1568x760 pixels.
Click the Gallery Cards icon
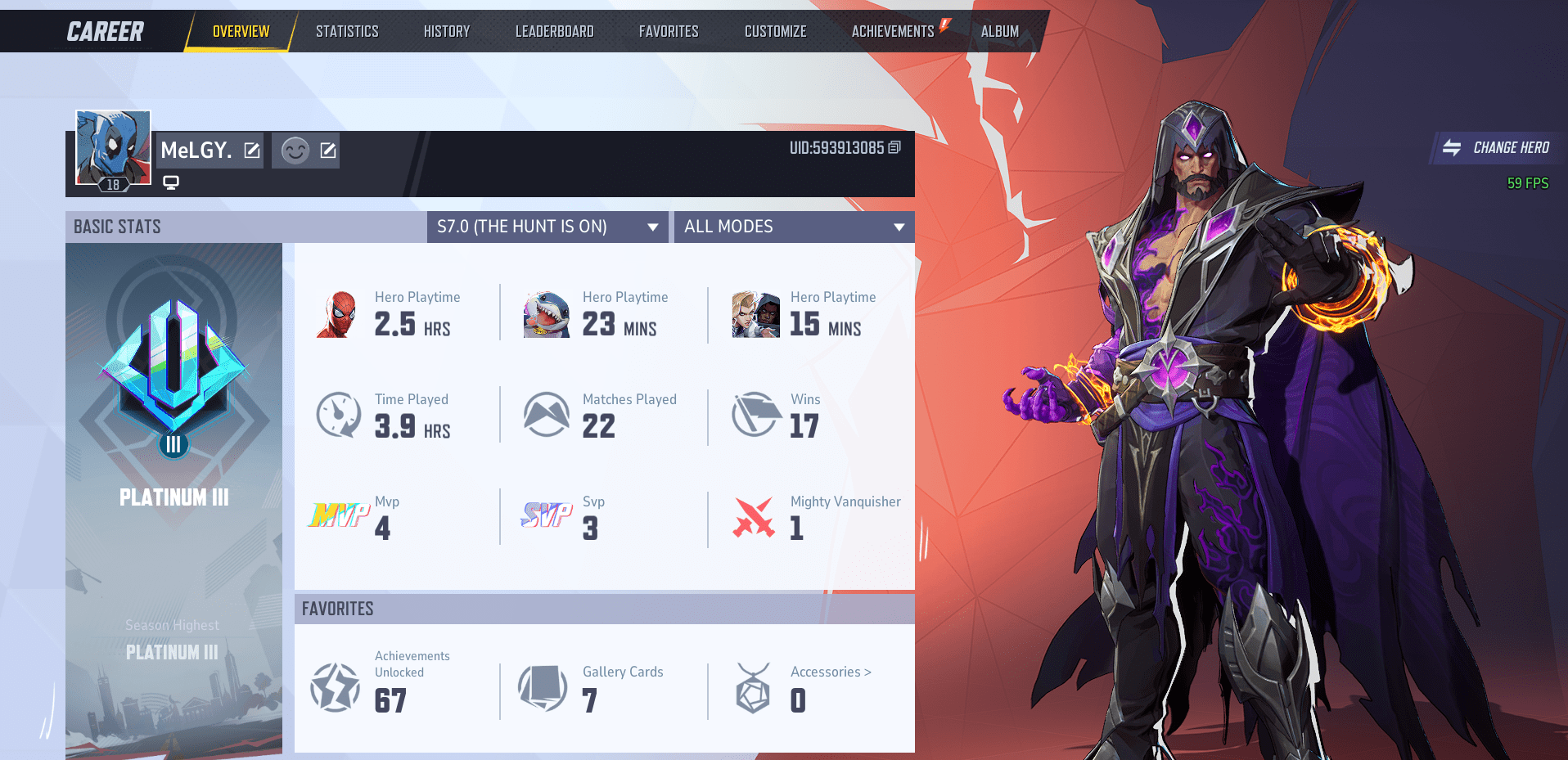pyautogui.click(x=543, y=687)
